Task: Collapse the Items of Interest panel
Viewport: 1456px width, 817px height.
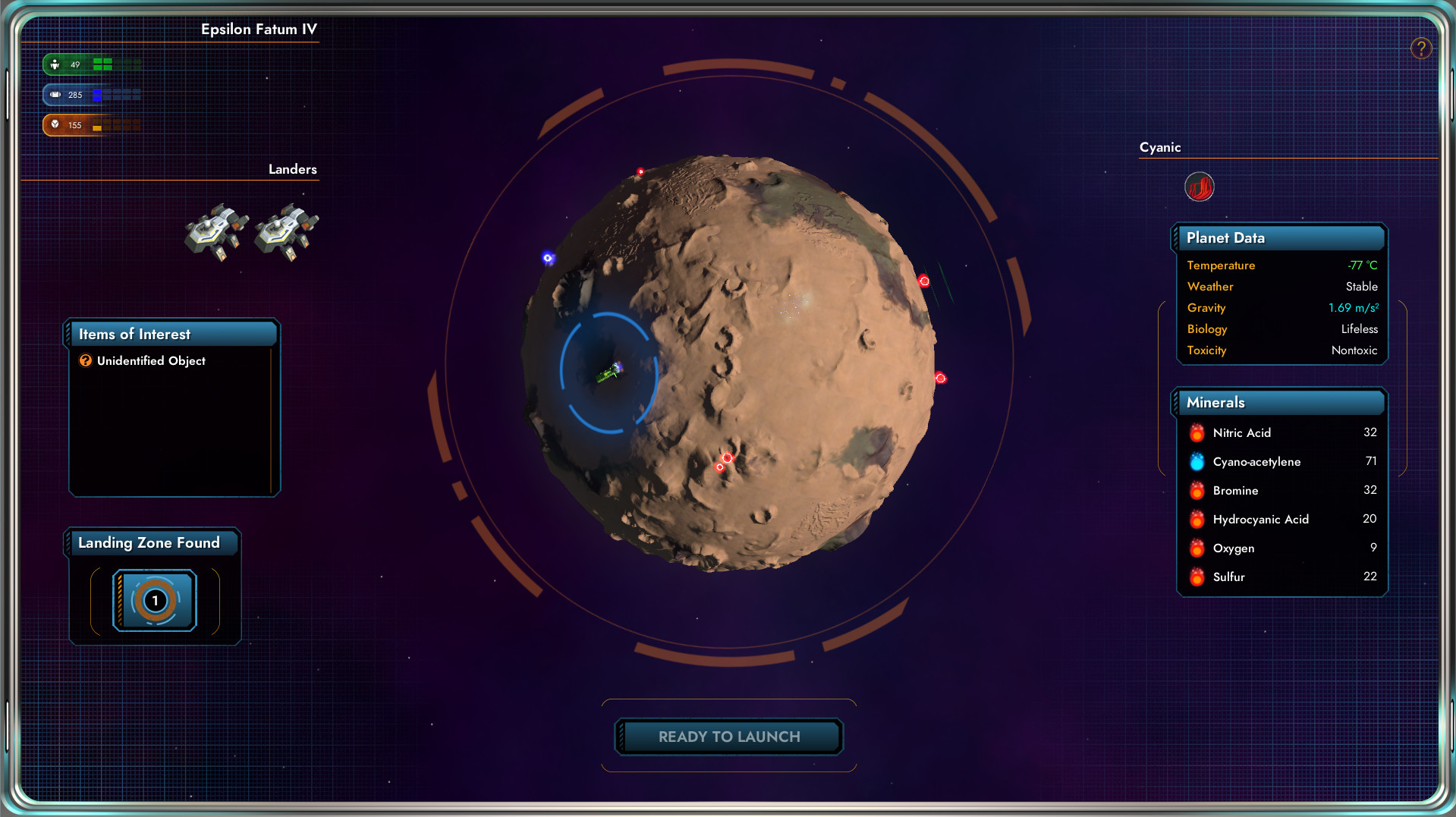Action: pyautogui.click(x=172, y=334)
